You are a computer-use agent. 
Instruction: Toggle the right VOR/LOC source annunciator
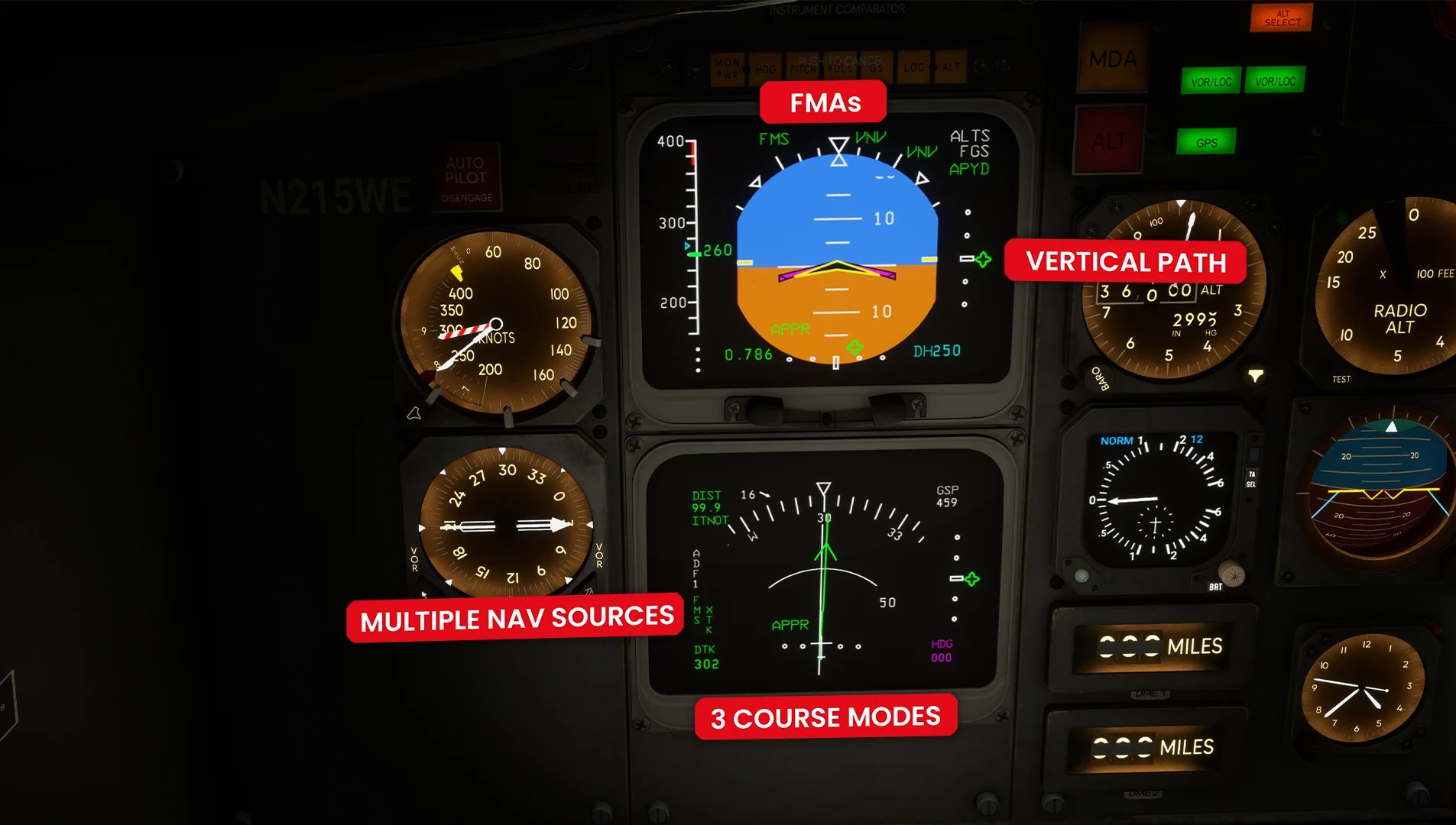pos(1275,81)
